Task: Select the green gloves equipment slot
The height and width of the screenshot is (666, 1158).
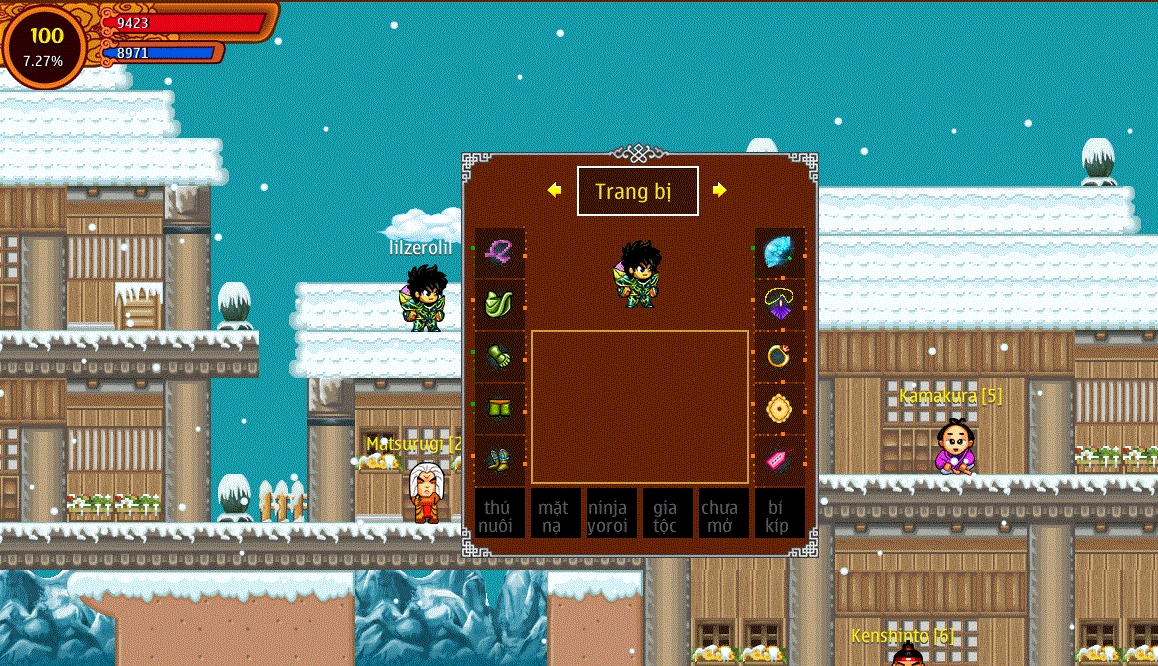Action: pos(500,356)
